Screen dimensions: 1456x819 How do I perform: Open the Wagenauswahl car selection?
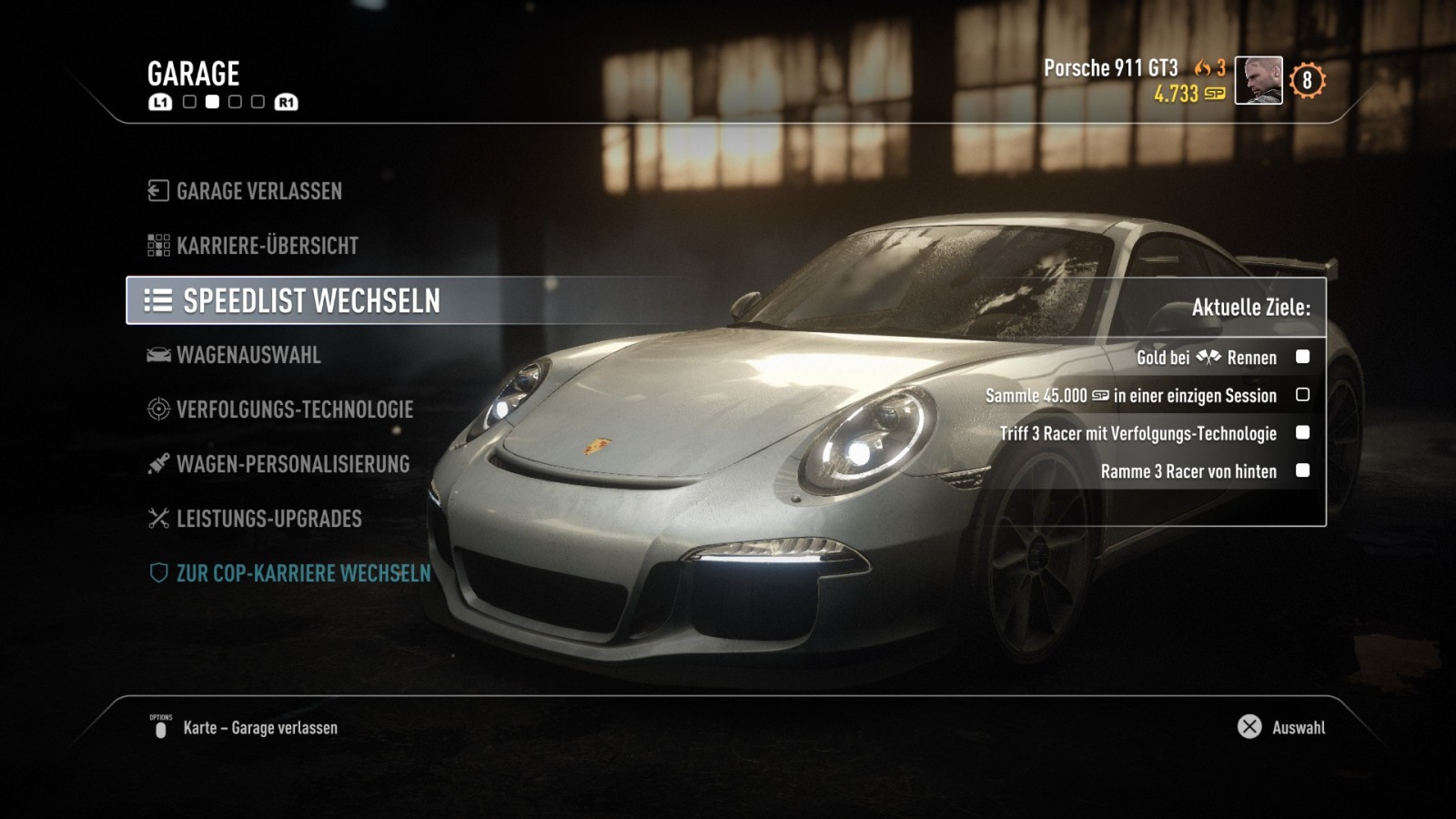(x=248, y=355)
